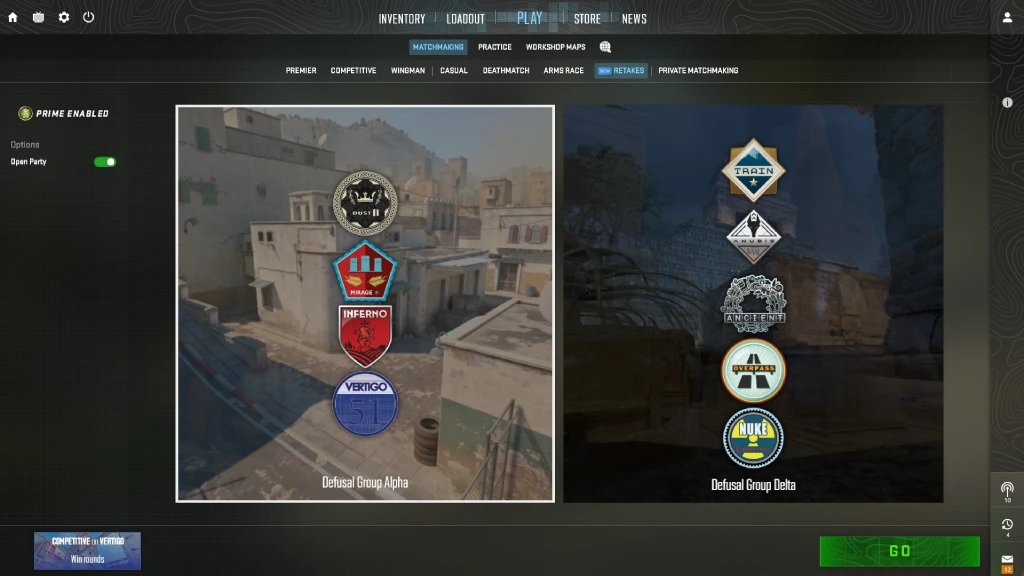Open the Store menu
This screenshot has height=576, width=1024.
pos(587,19)
